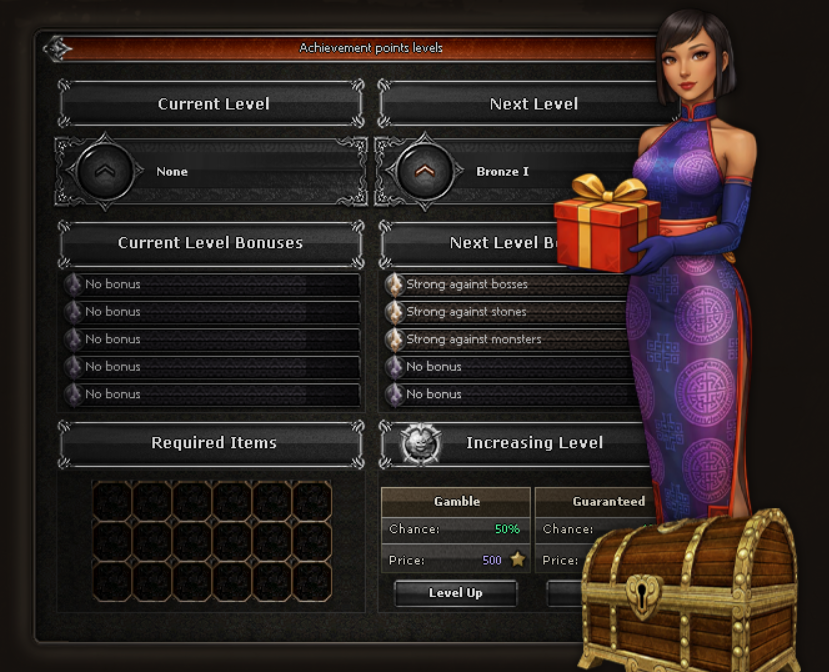Click the Level Up button under Gamble
Viewport: 829px width, 672px height.
(x=455, y=593)
